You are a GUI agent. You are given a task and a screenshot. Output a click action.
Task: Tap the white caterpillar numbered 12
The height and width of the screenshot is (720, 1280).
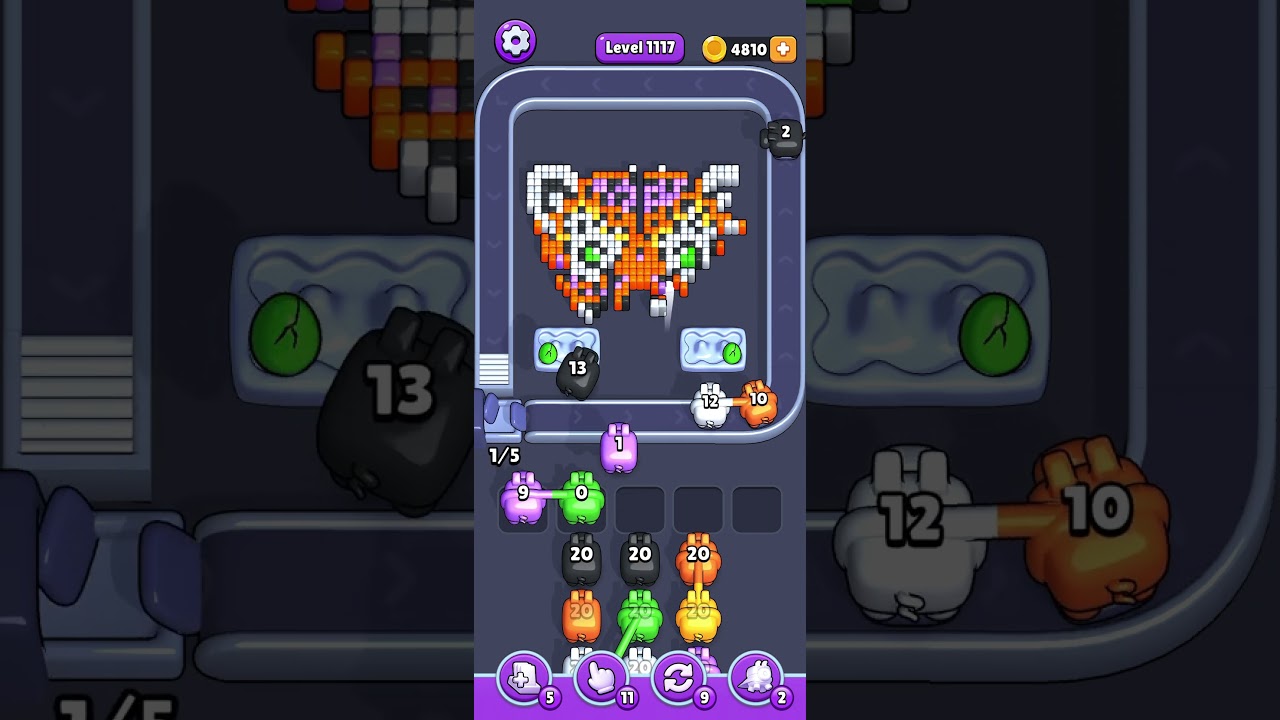tap(711, 400)
